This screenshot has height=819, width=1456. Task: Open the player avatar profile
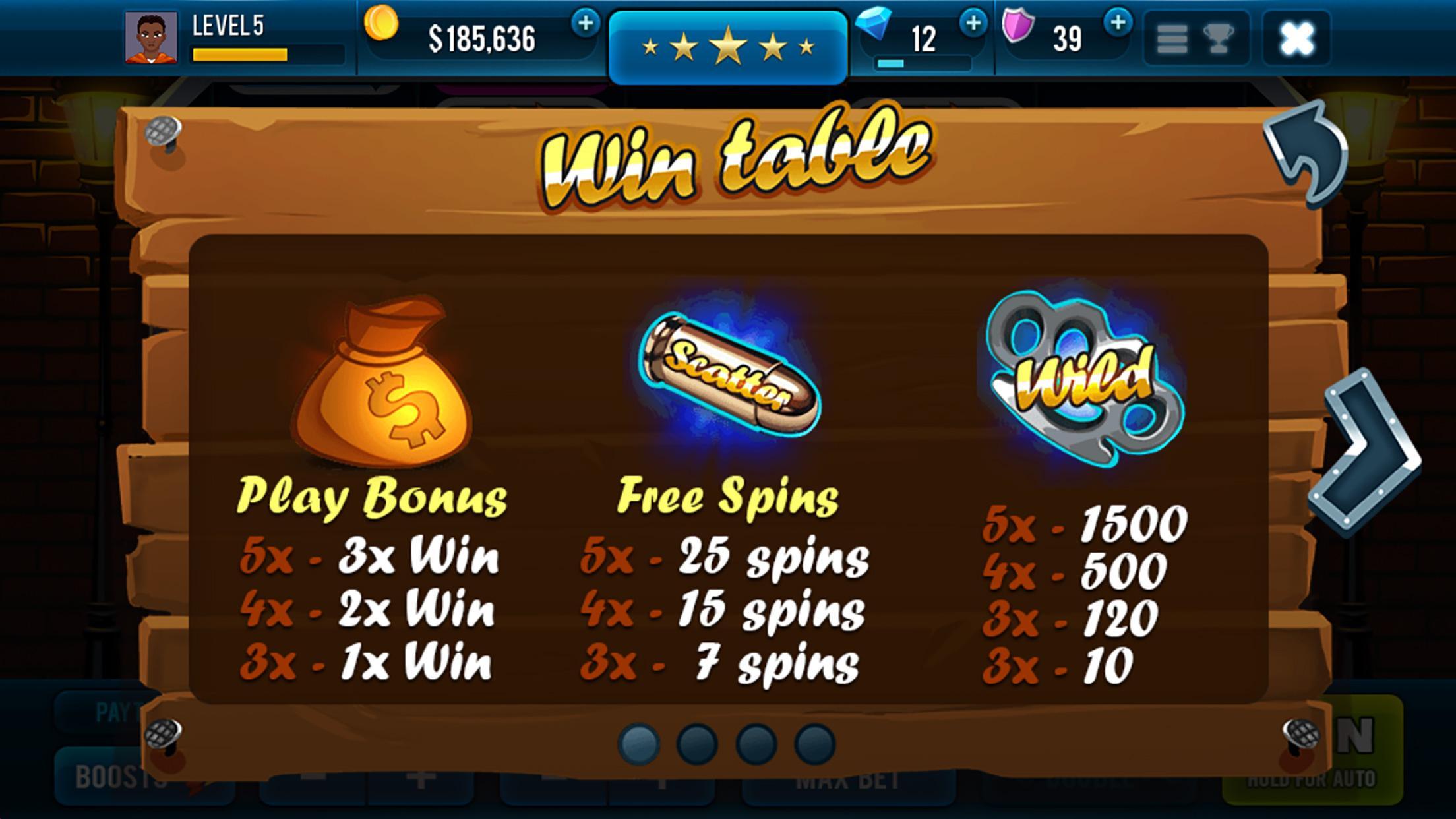153,38
